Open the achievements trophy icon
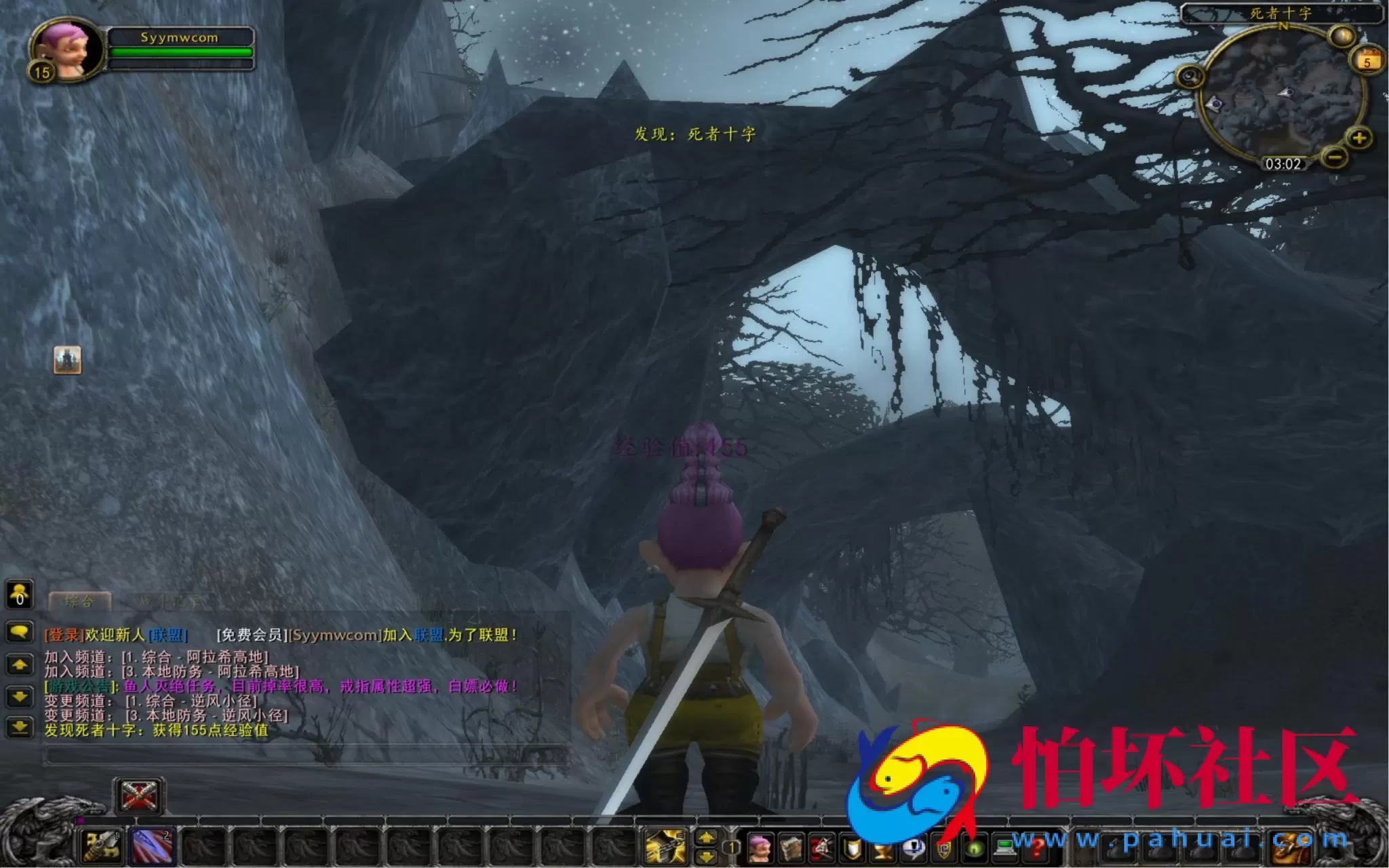 882,848
